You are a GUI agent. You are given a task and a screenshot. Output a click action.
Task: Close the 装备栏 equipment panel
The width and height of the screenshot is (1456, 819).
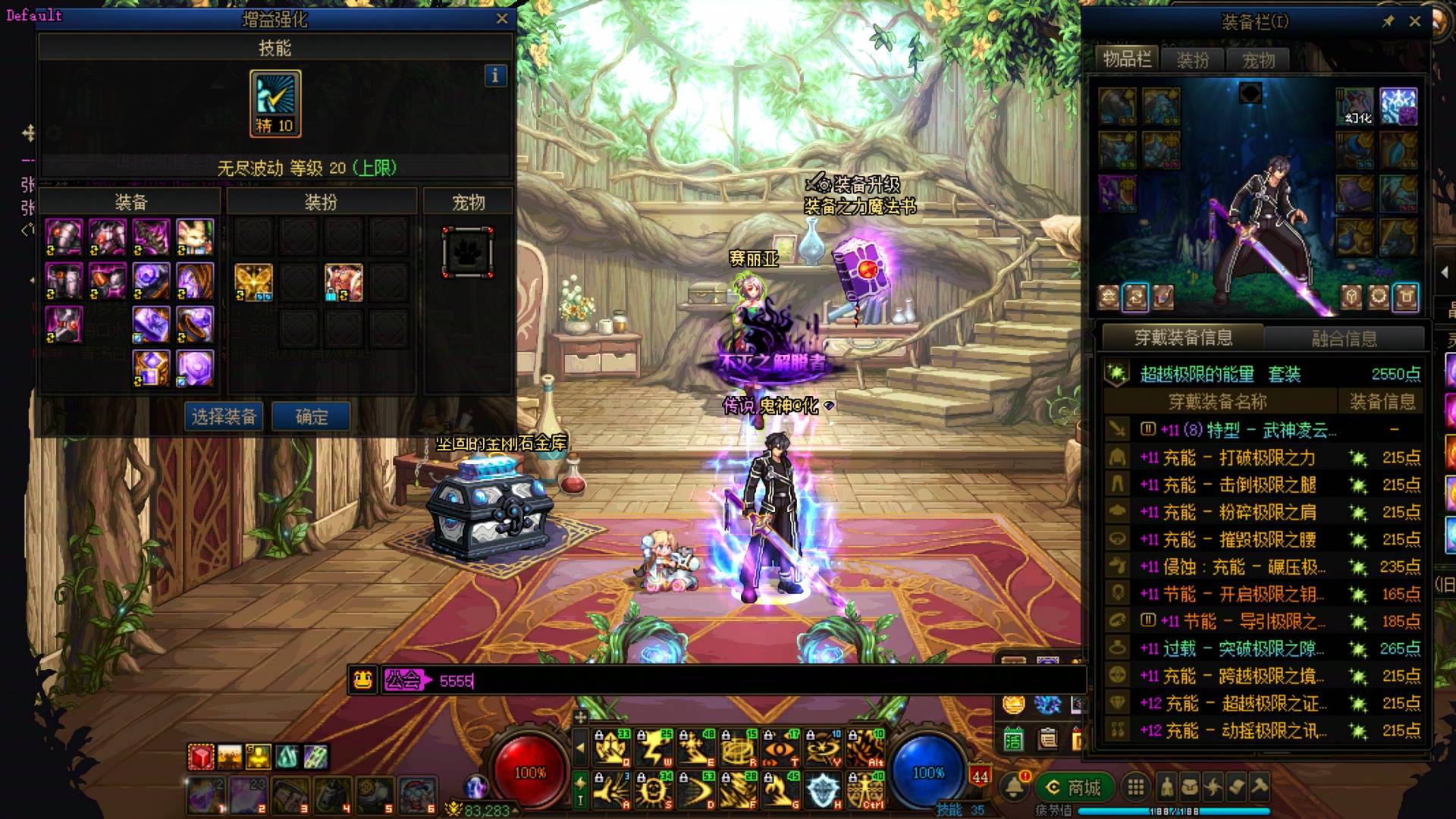1414,21
